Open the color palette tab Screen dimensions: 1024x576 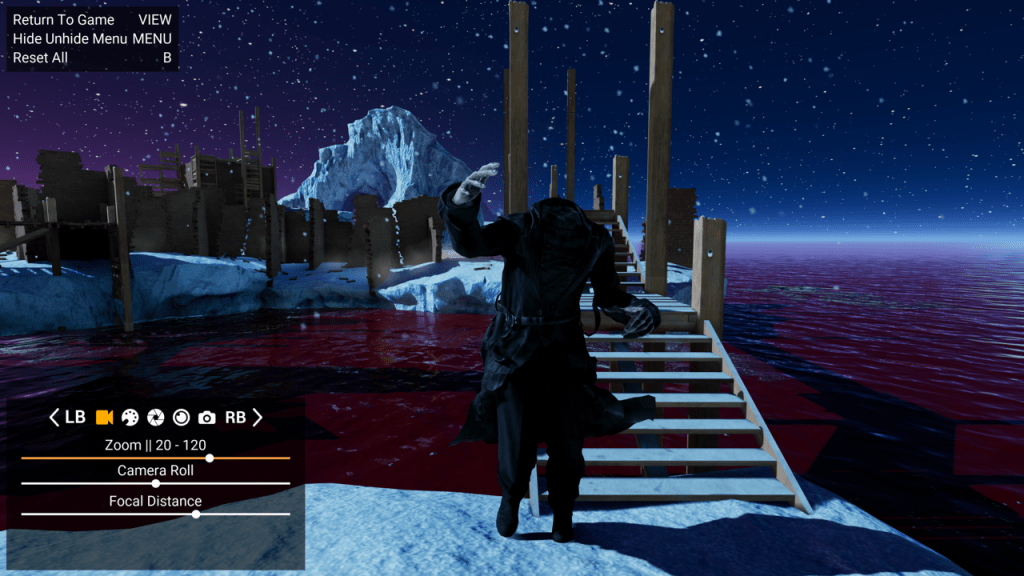pos(130,417)
